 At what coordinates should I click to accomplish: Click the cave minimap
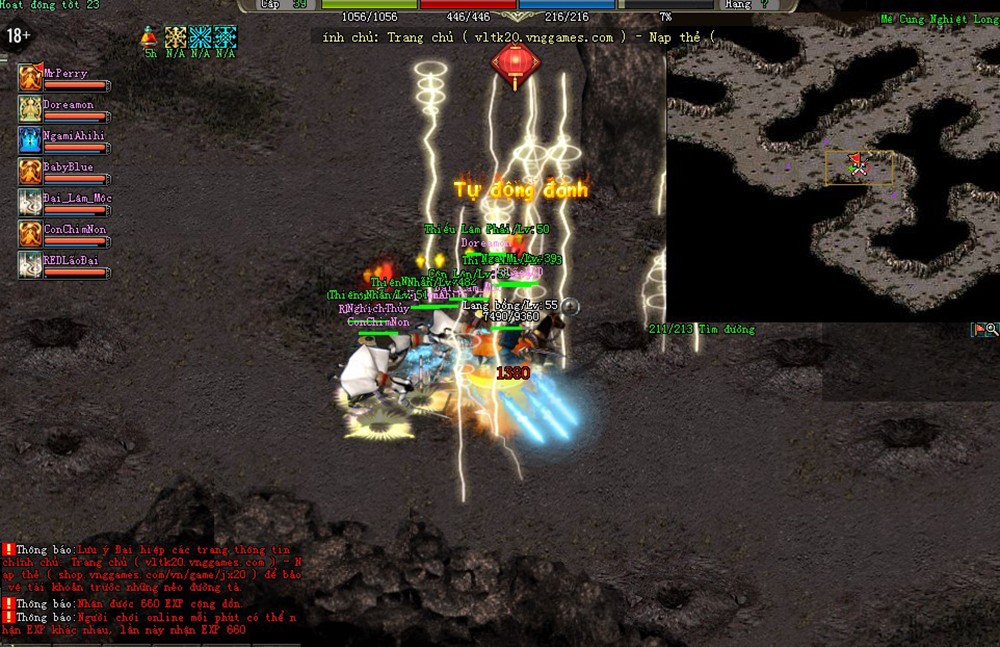[x=832, y=175]
